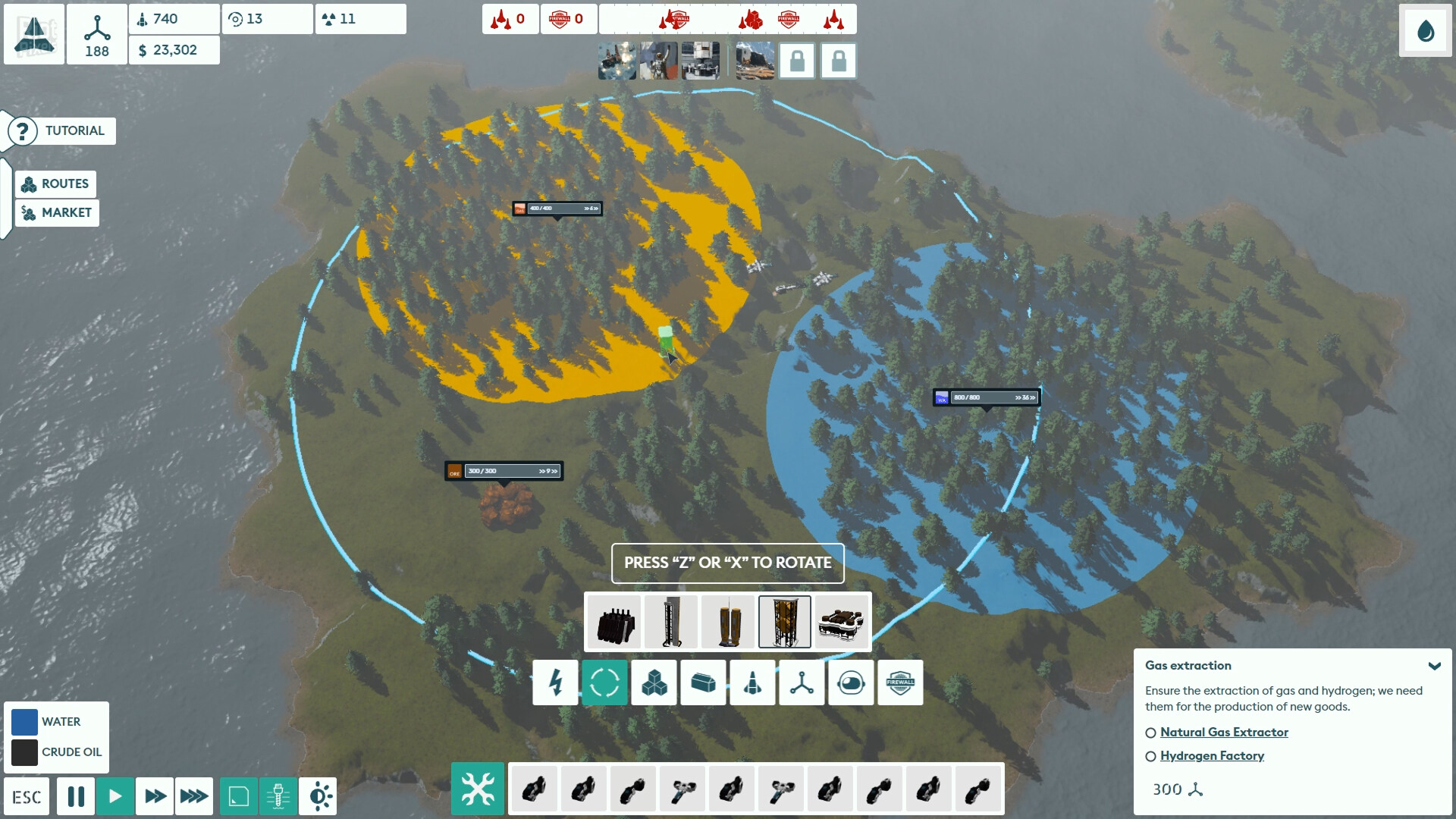Open the Market menu
This screenshot has height=819, width=1456.
click(x=57, y=213)
